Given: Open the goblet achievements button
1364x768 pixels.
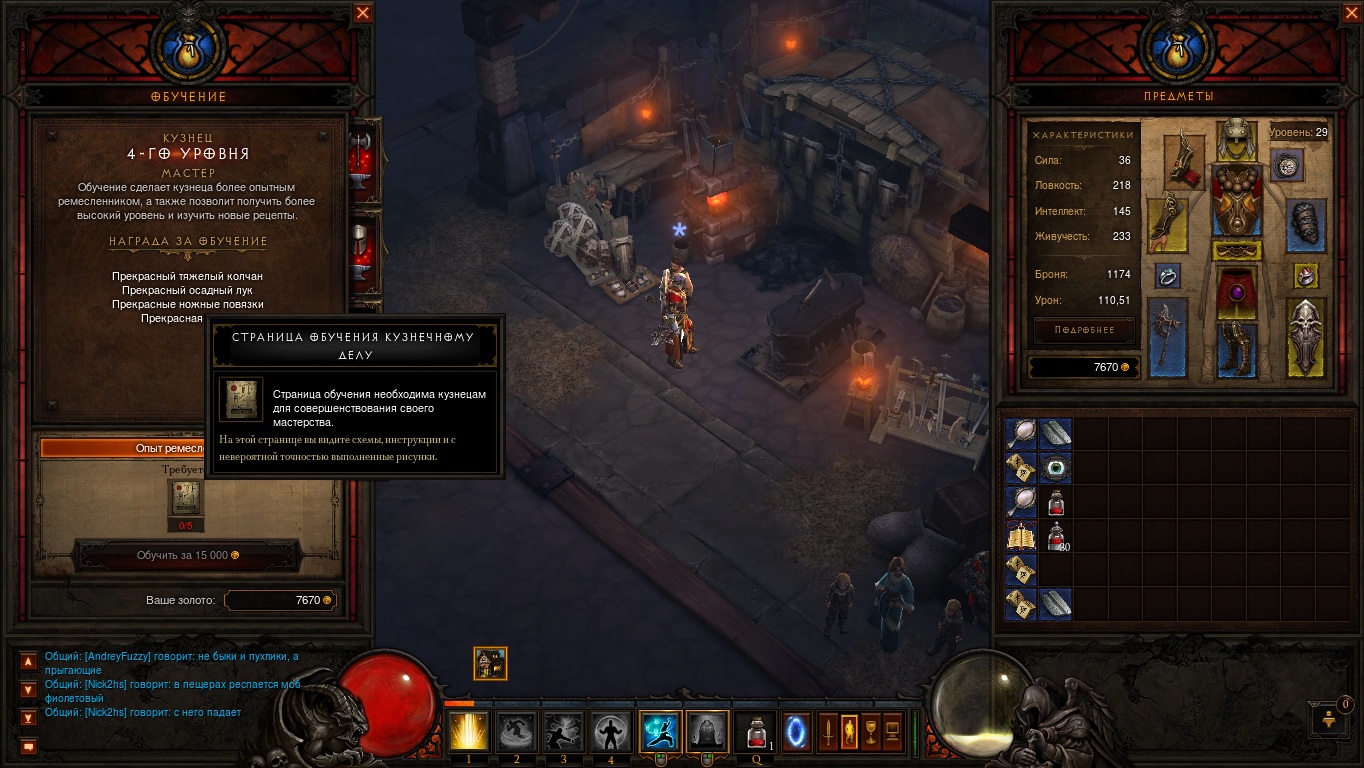Looking at the screenshot, I should point(870,732).
